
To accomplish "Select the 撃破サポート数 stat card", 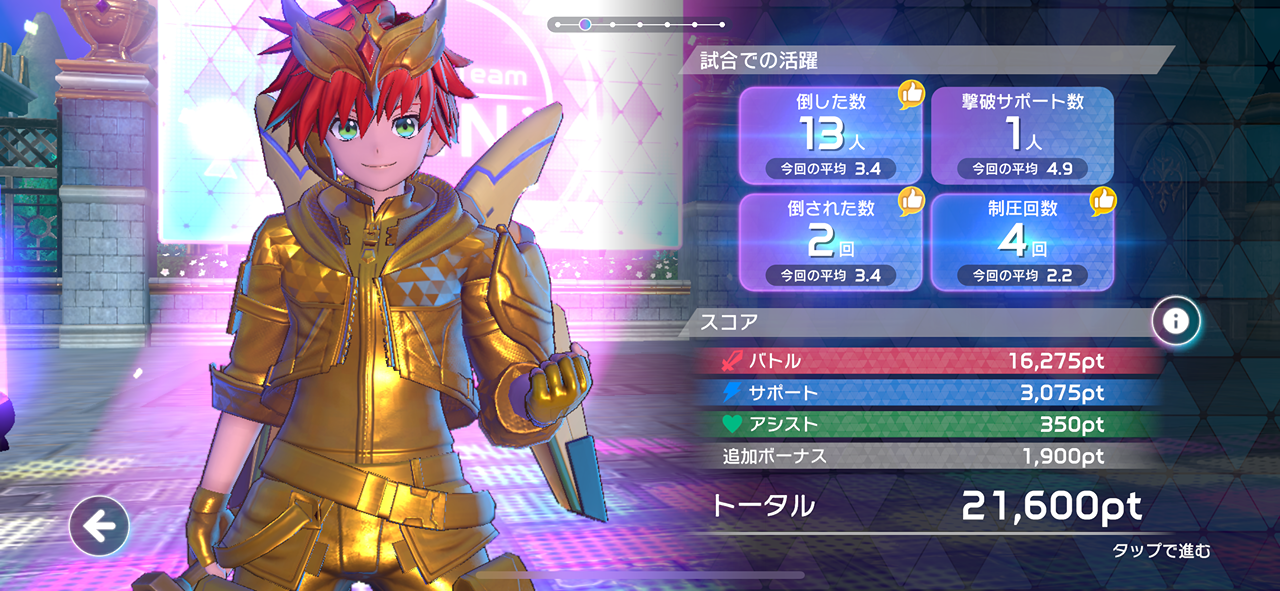I will 1022,135.
